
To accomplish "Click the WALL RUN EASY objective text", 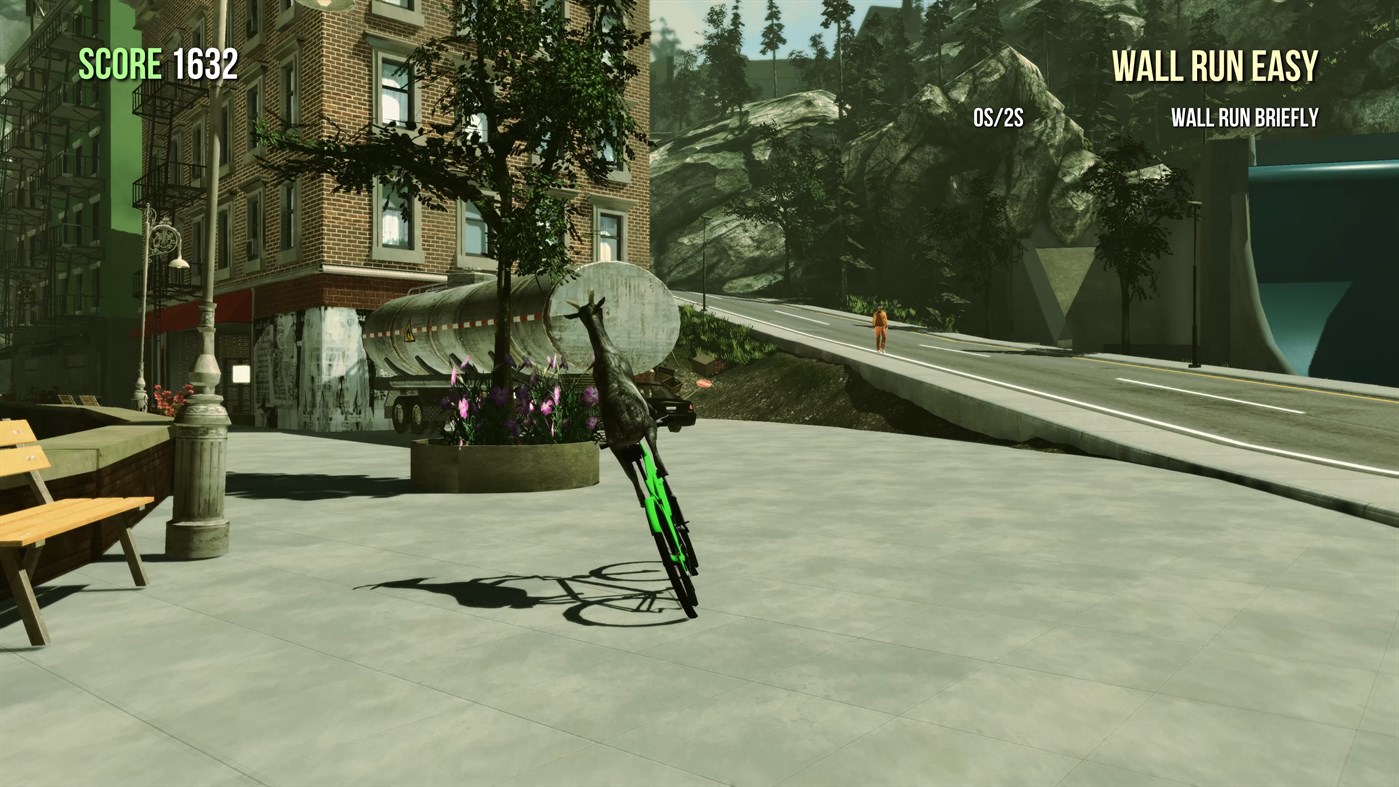I will tap(1214, 66).
